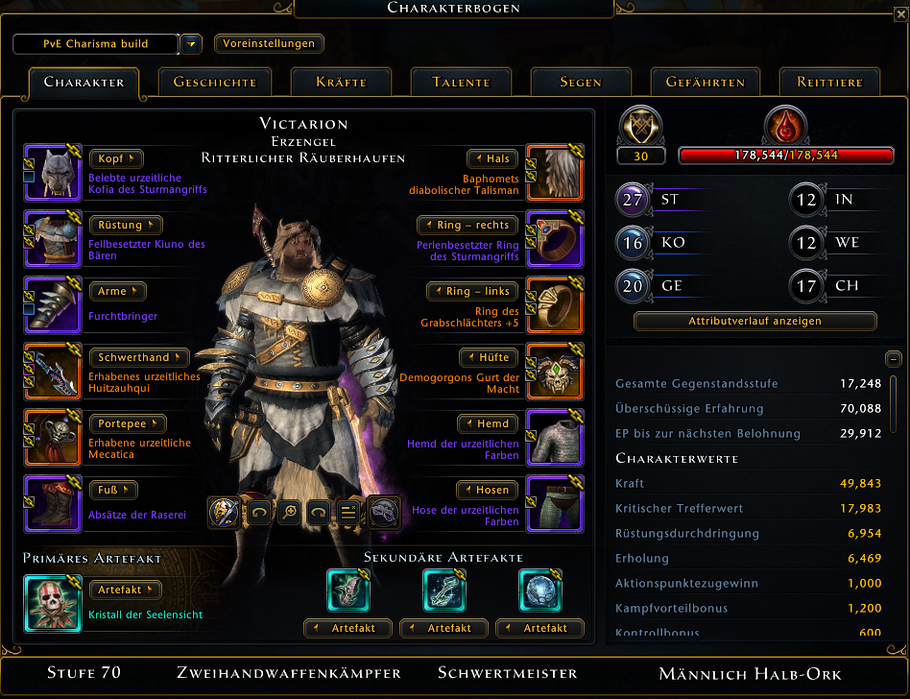Open the PvE Charisma build dropdown
910x699 pixels.
coord(193,44)
